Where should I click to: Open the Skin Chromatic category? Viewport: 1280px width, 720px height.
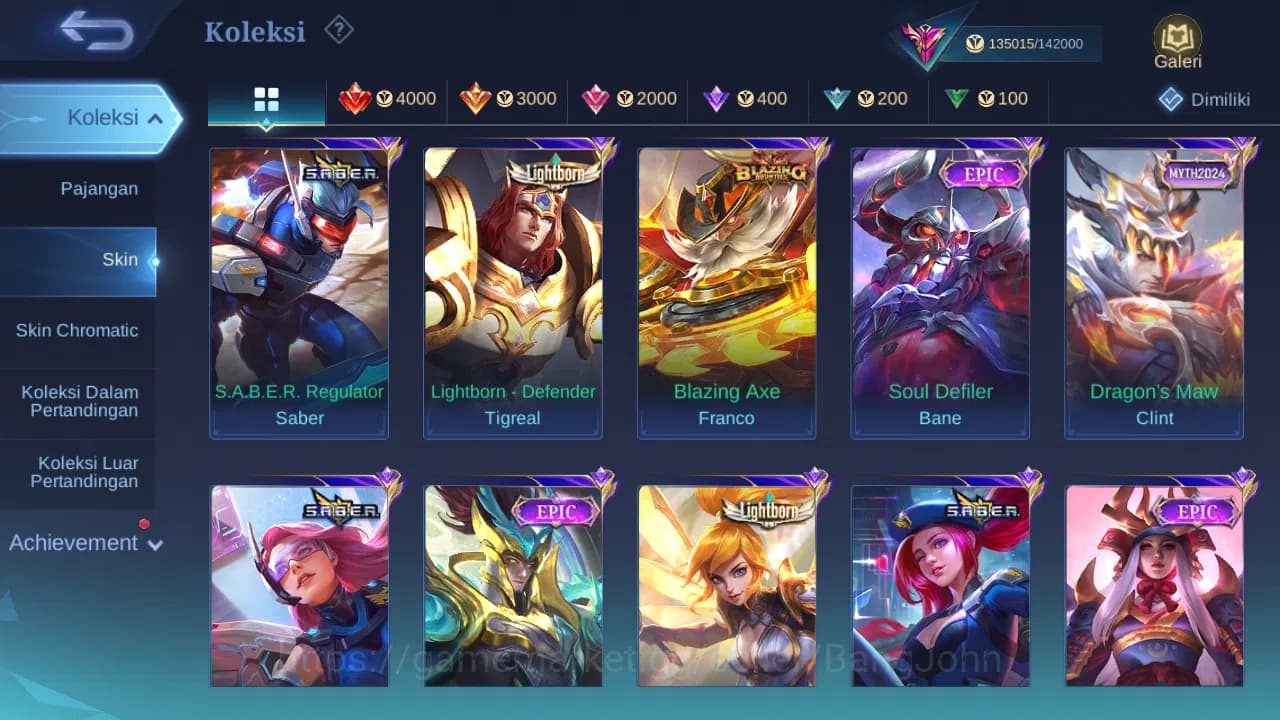tap(77, 330)
